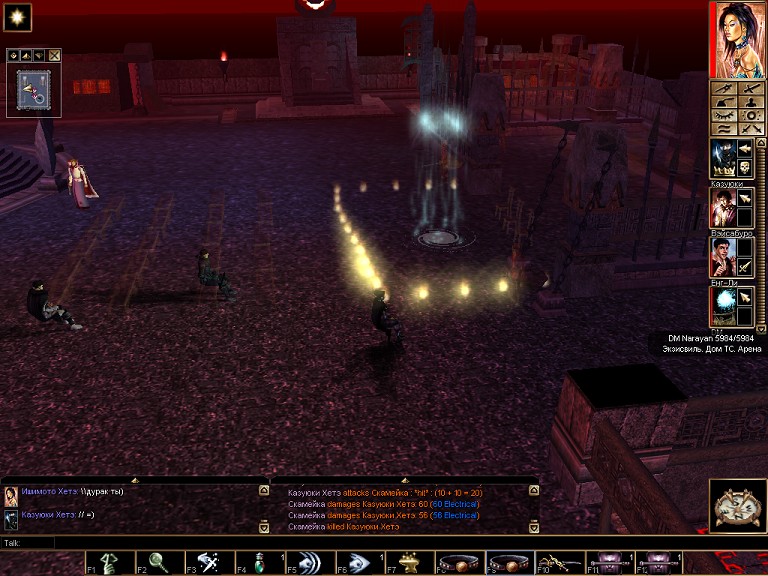Select Вэйсабуро party member portrait
Screen dimensions: 768x576
pyautogui.click(x=723, y=256)
